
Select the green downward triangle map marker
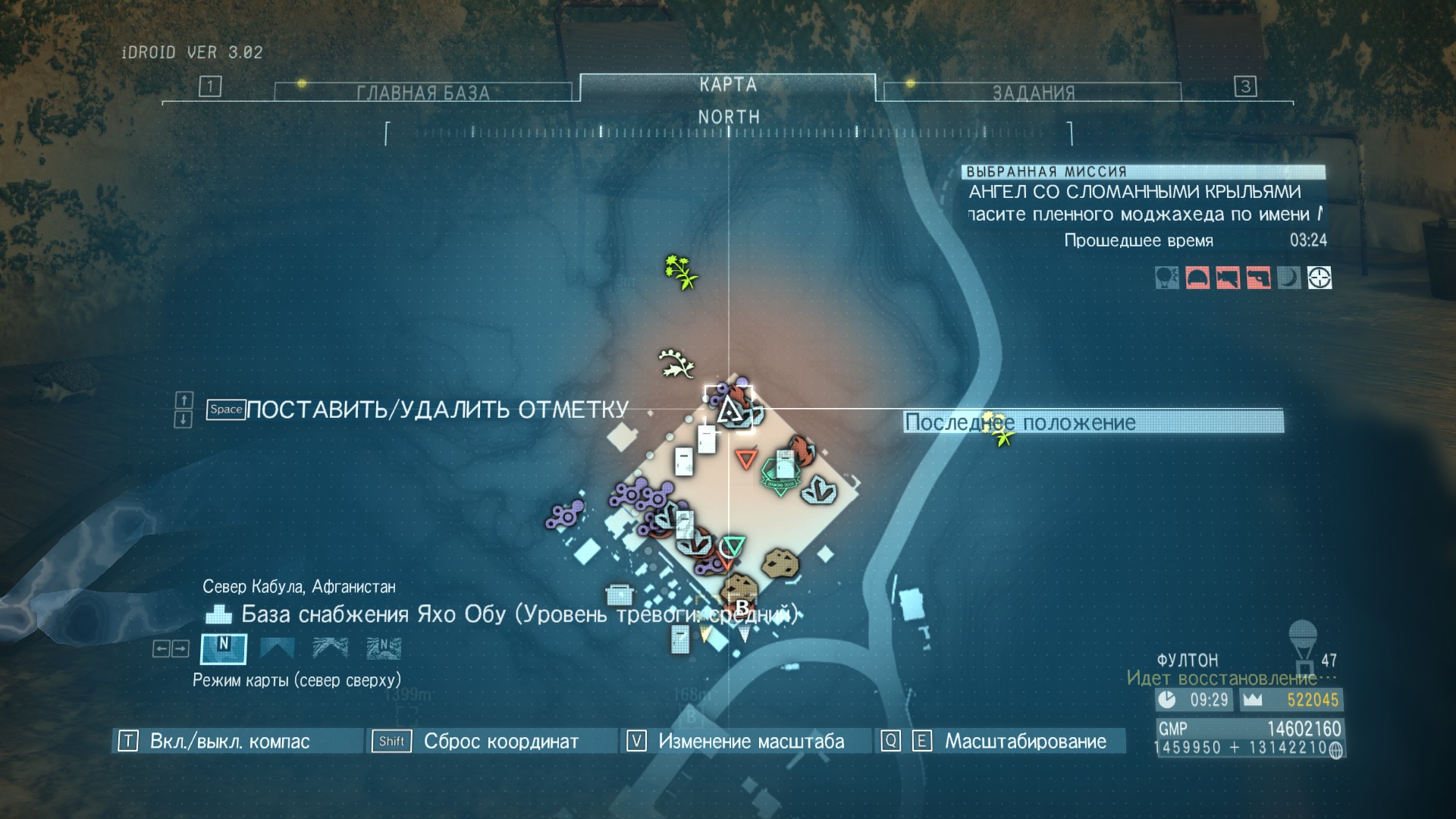[733, 545]
